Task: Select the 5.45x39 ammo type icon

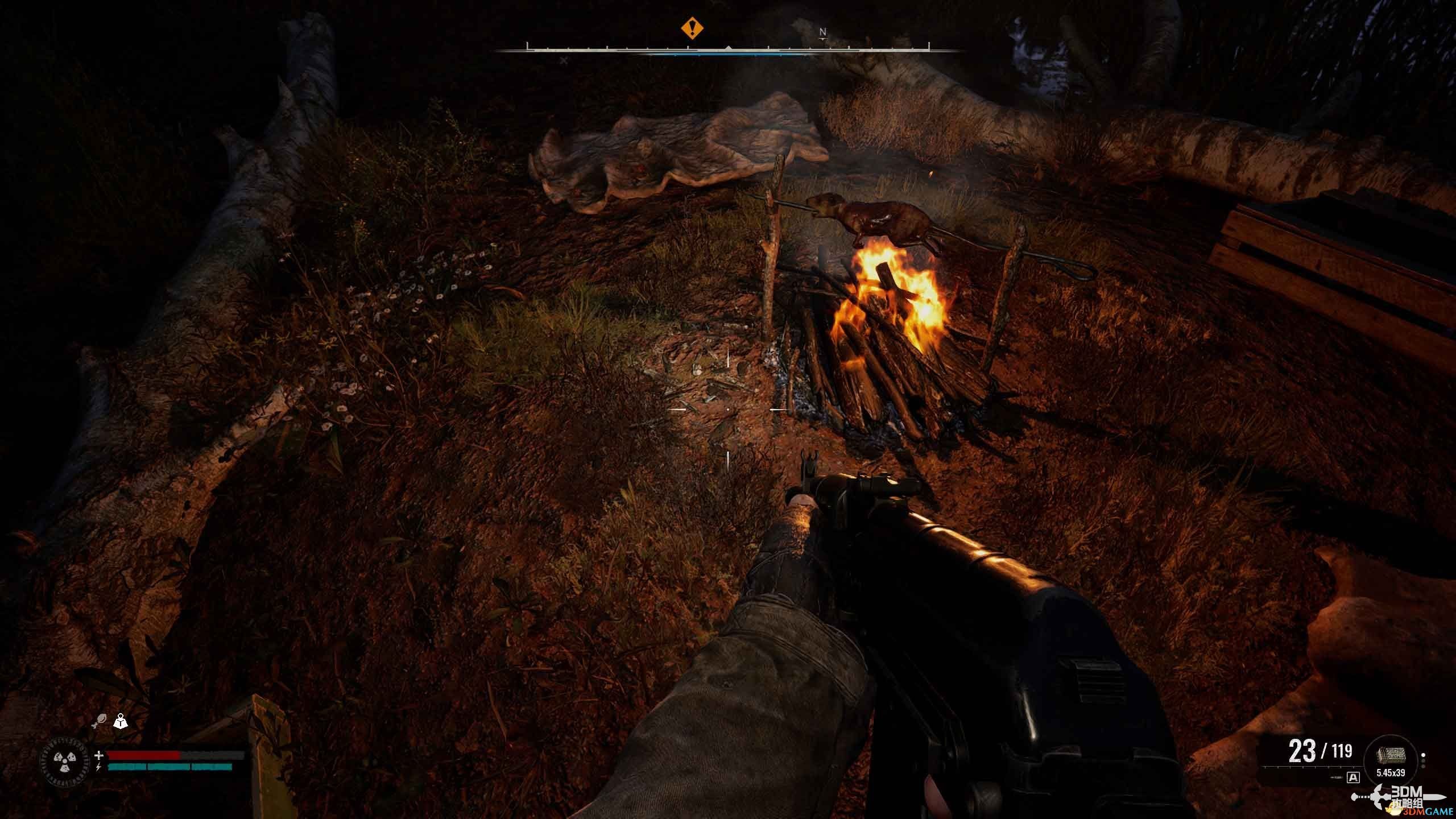Action: tap(1391, 755)
